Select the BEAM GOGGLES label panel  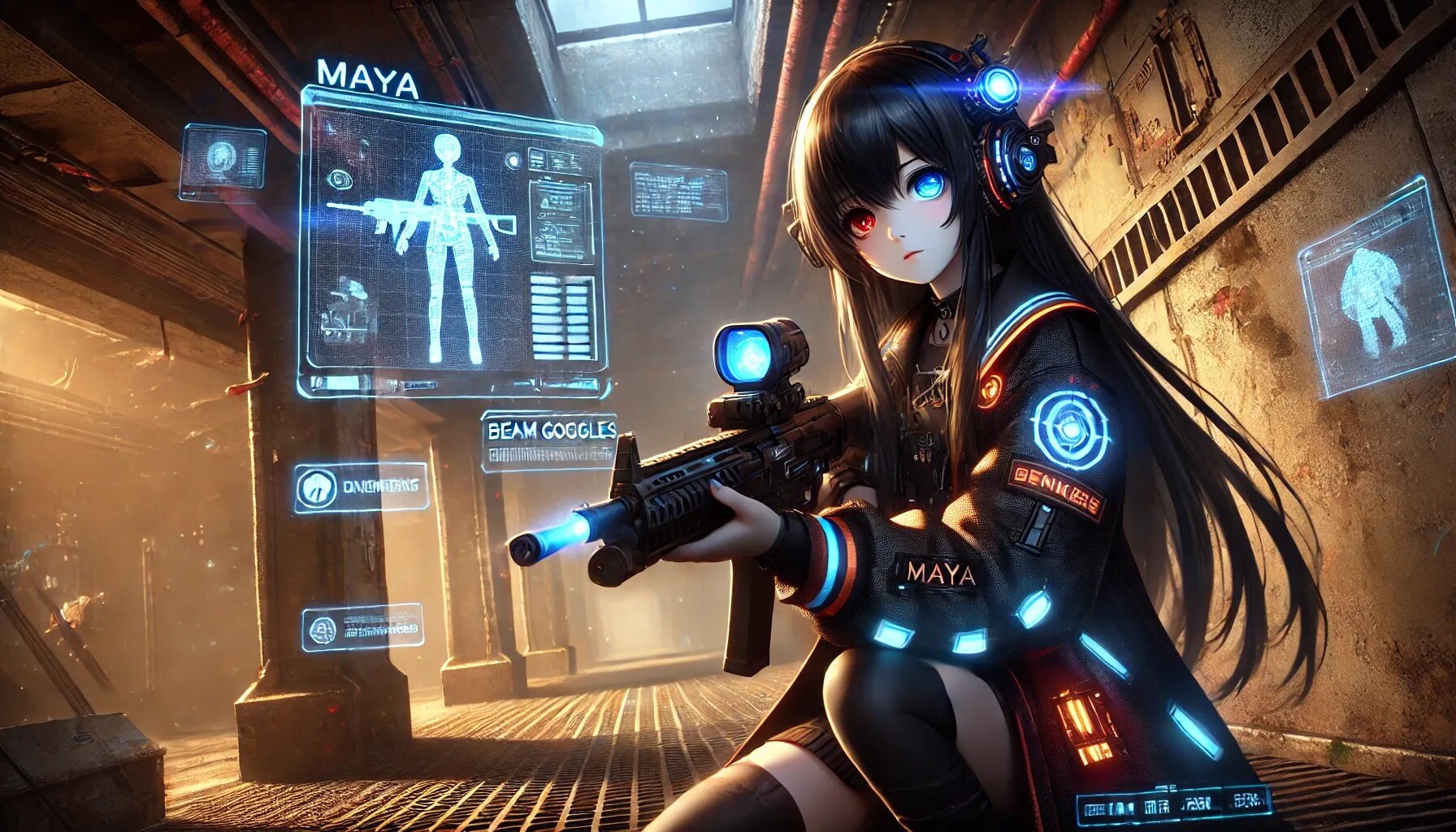tap(548, 442)
